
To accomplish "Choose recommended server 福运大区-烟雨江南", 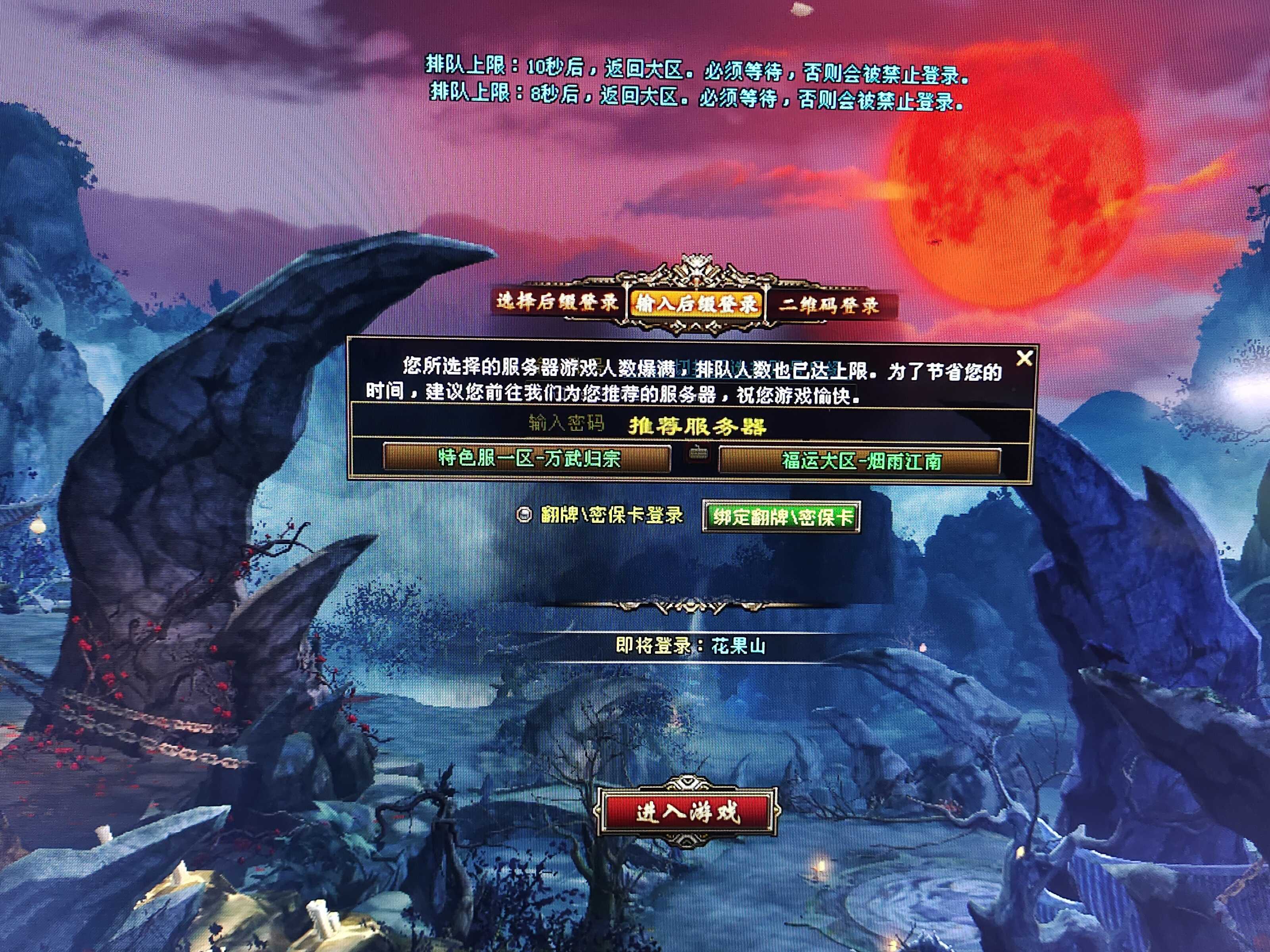I will pyautogui.click(x=860, y=461).
